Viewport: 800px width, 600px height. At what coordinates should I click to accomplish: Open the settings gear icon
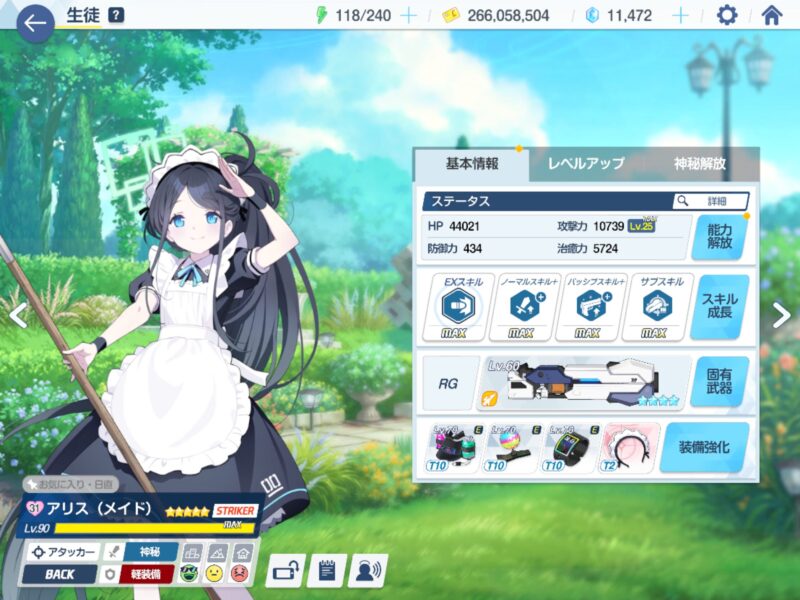[727, 16]
